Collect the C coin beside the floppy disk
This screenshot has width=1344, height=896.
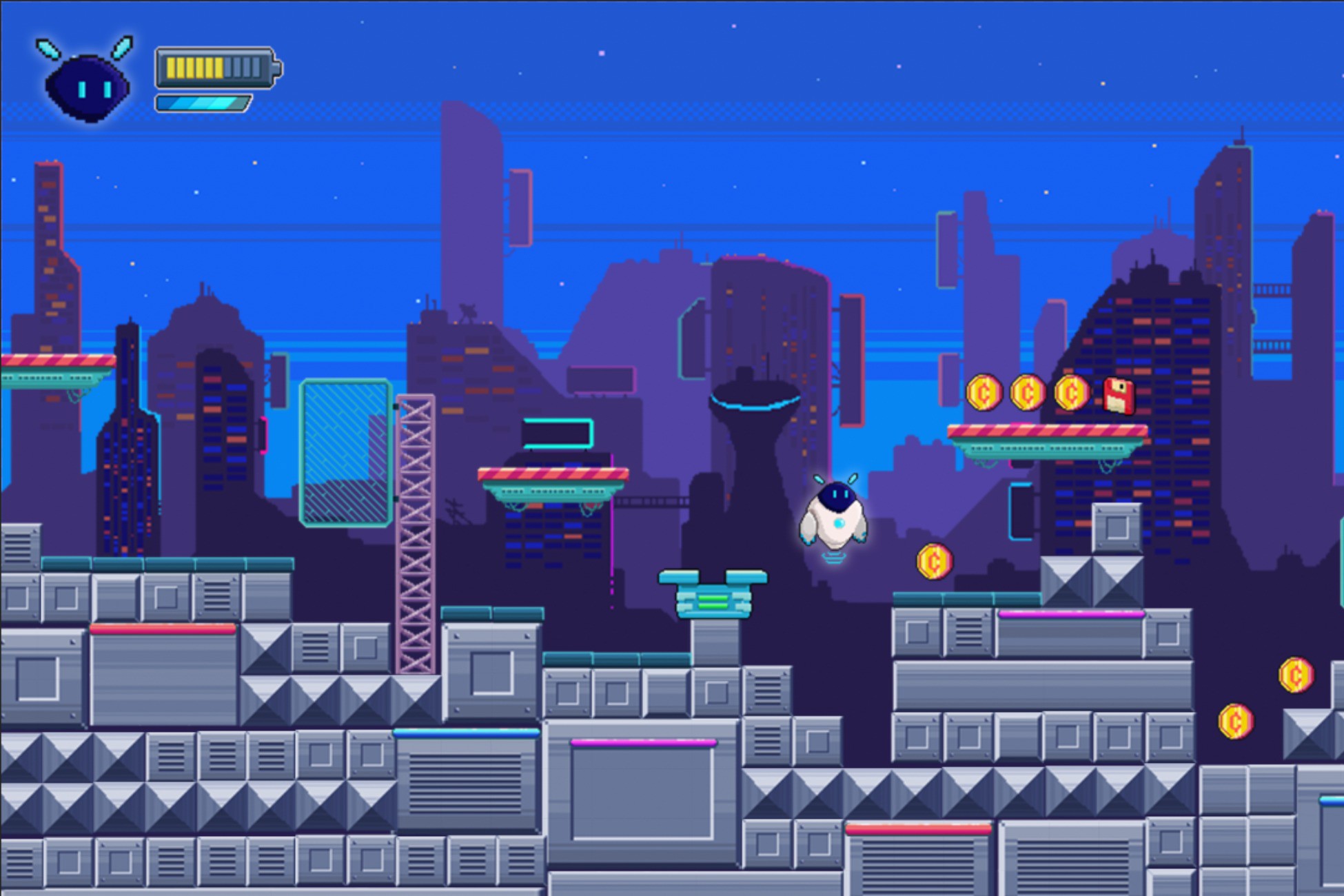pyautogui.click(x=1072, y=393)
